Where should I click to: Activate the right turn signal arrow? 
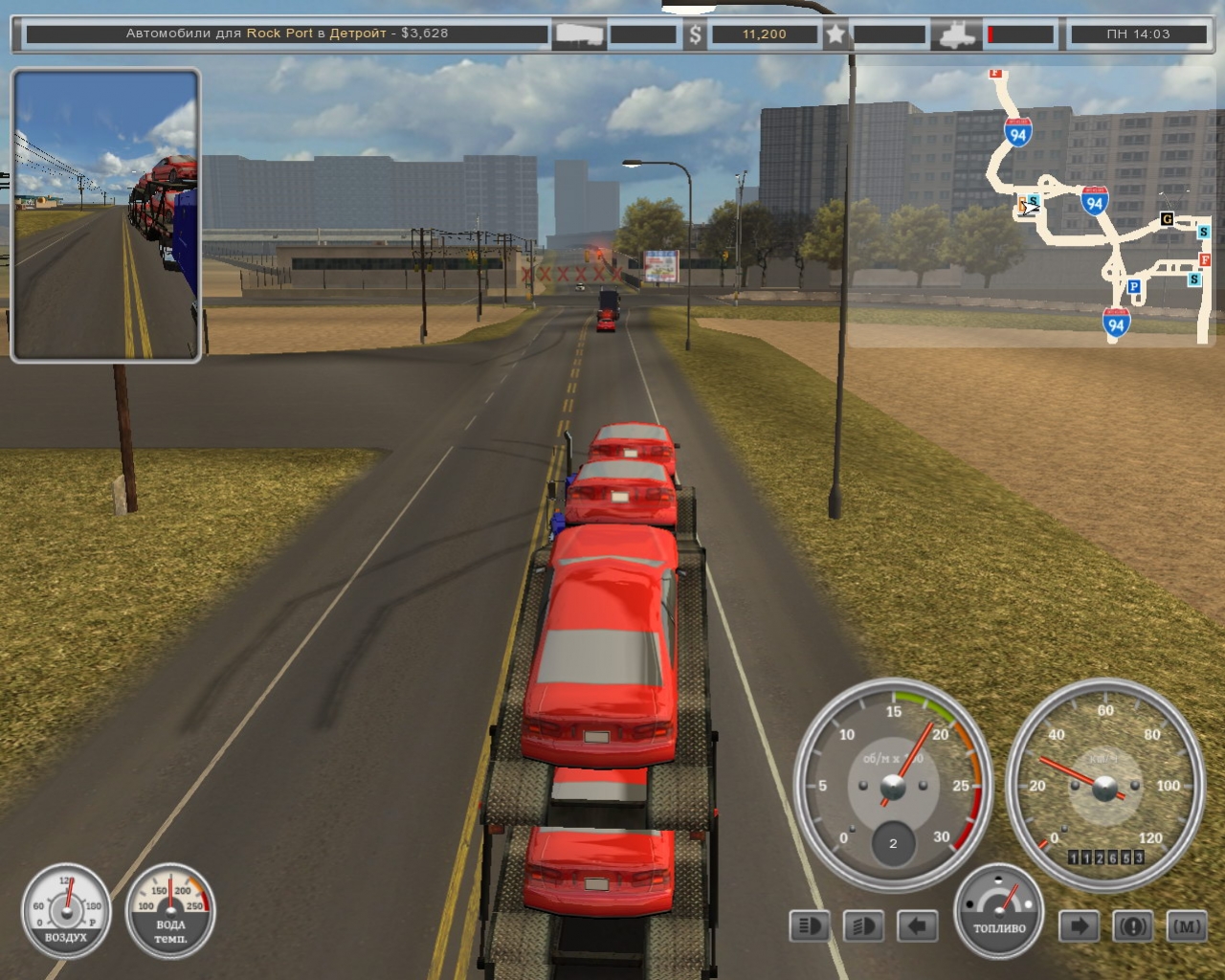coord(1079,926)
